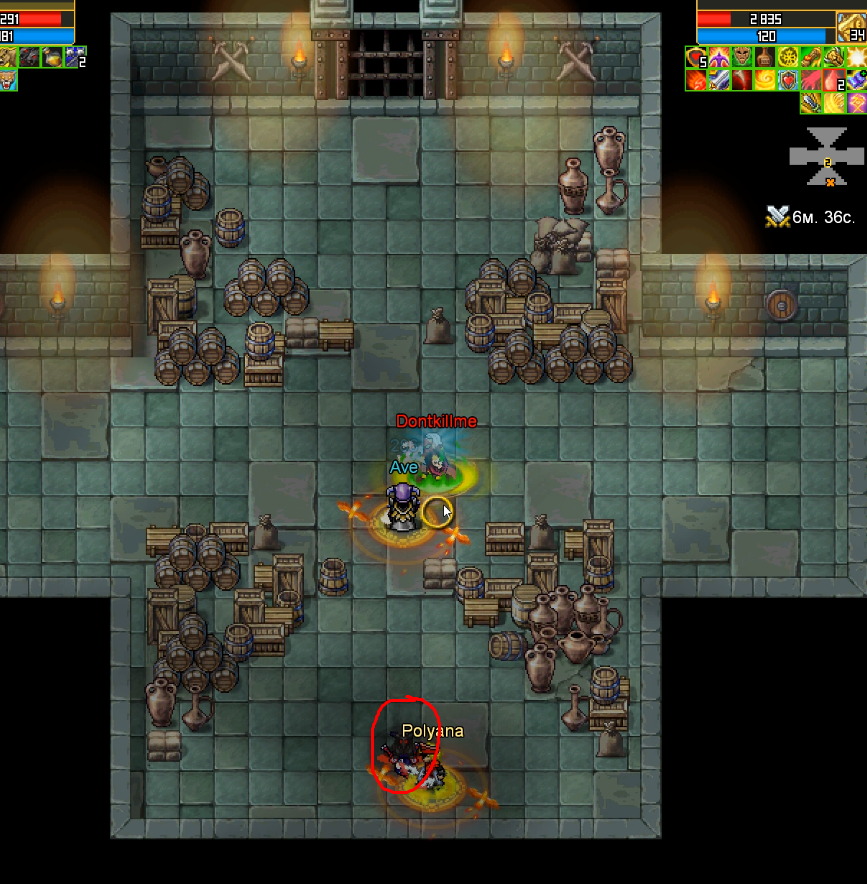Click the yellow spiral buff icon
The width and height of the screenshot is (867, 884).
coord(764,80)
